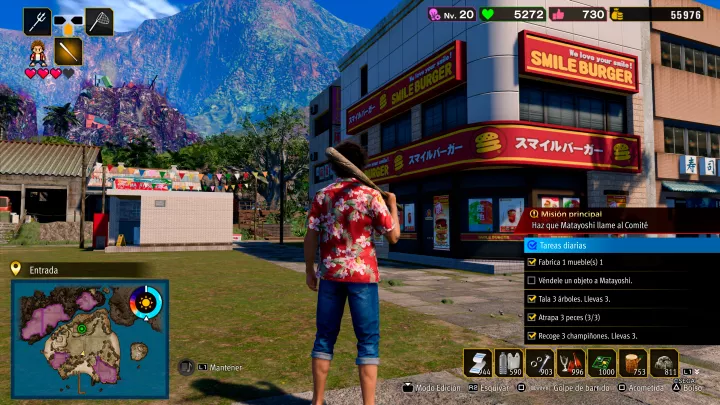
Task: Select the bug net tool slot
Action: coord(99,21)
